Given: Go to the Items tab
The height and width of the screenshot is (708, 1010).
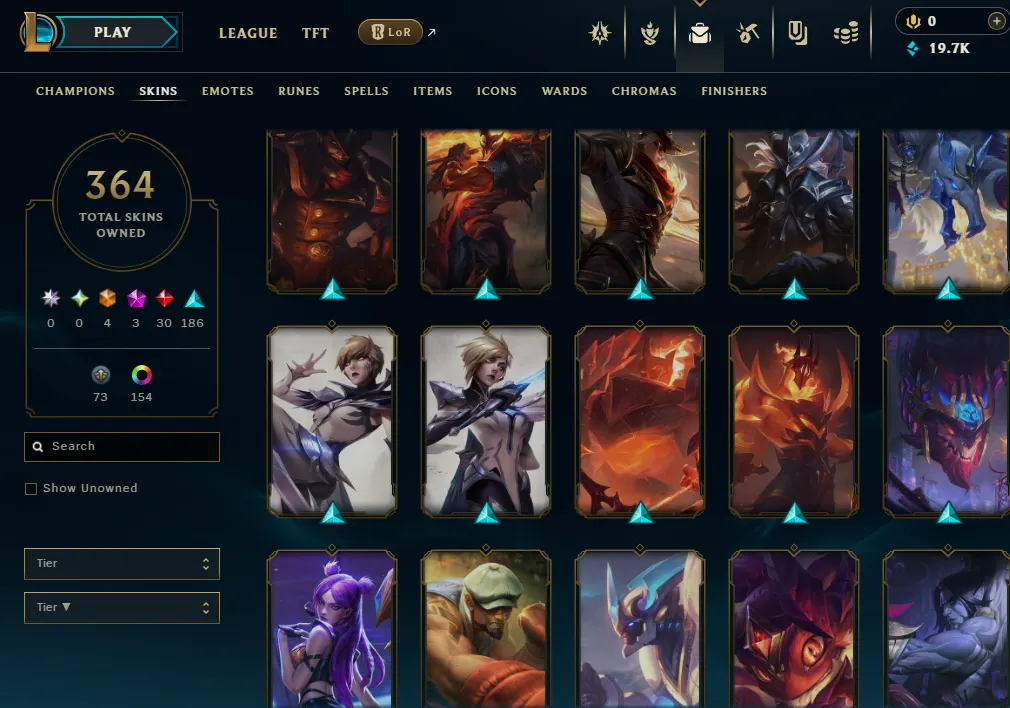Looking at the screenshot, I should 433,91.
